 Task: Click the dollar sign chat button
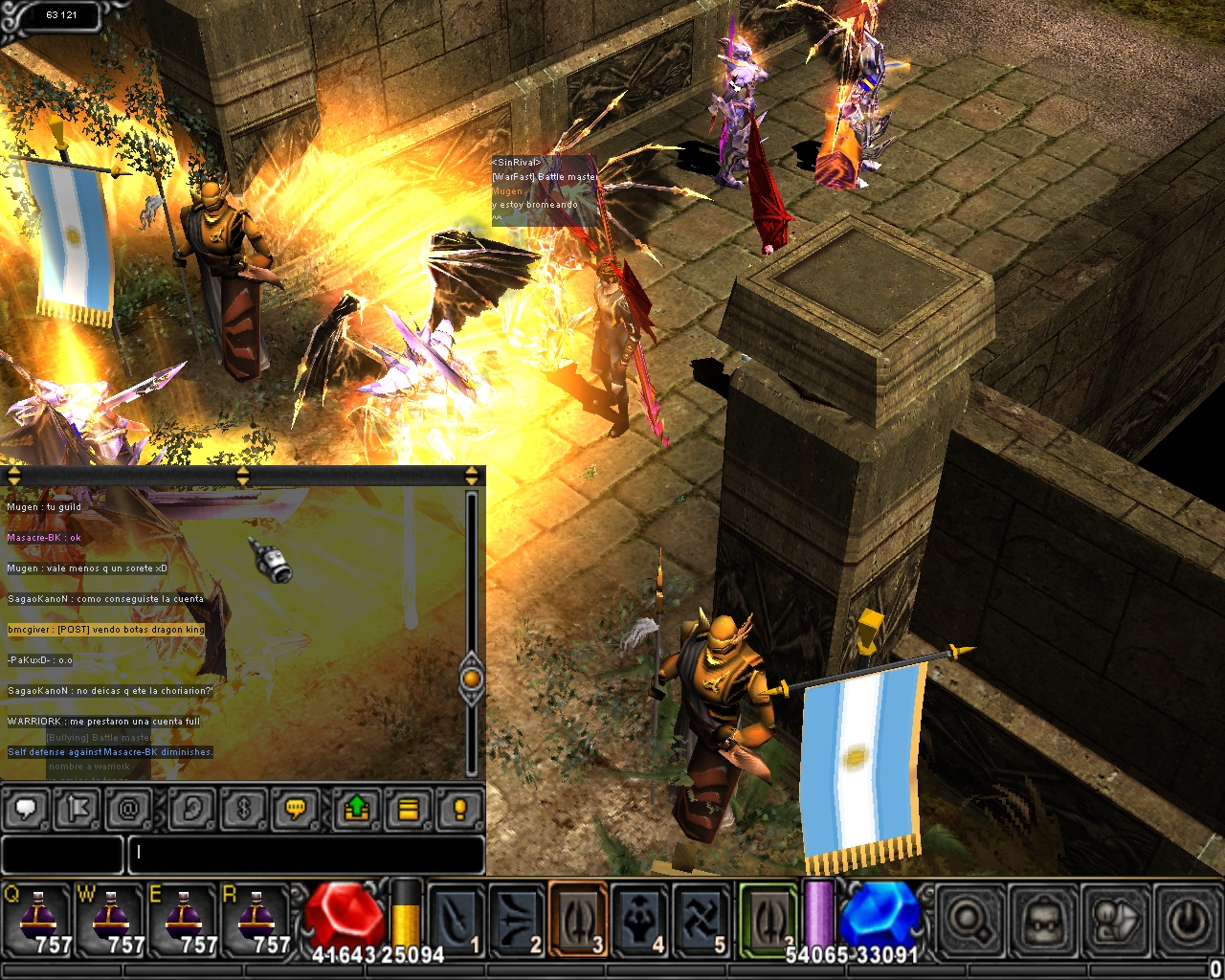[243, 810]
